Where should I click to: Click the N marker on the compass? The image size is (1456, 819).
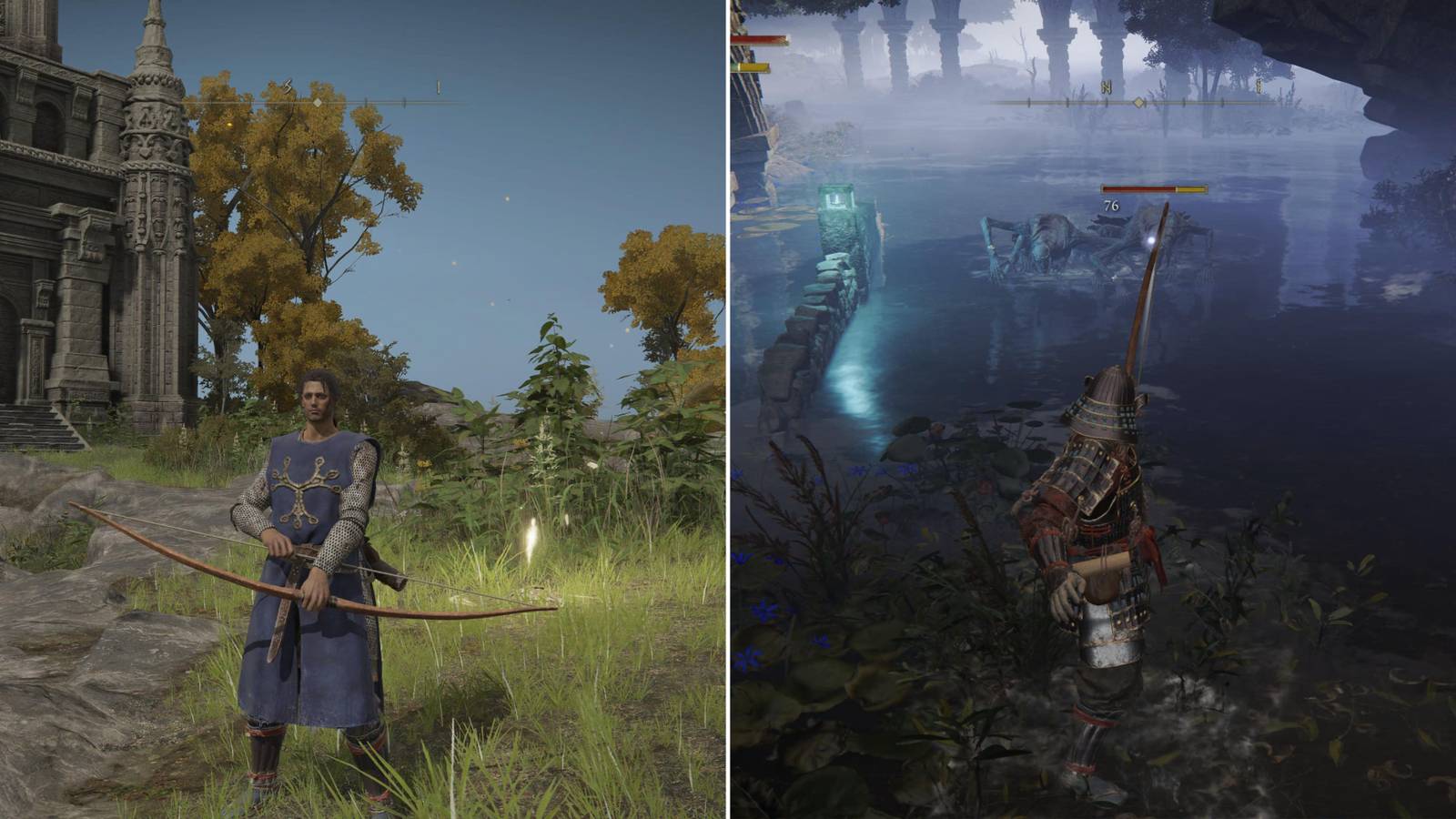(1105, 85)
